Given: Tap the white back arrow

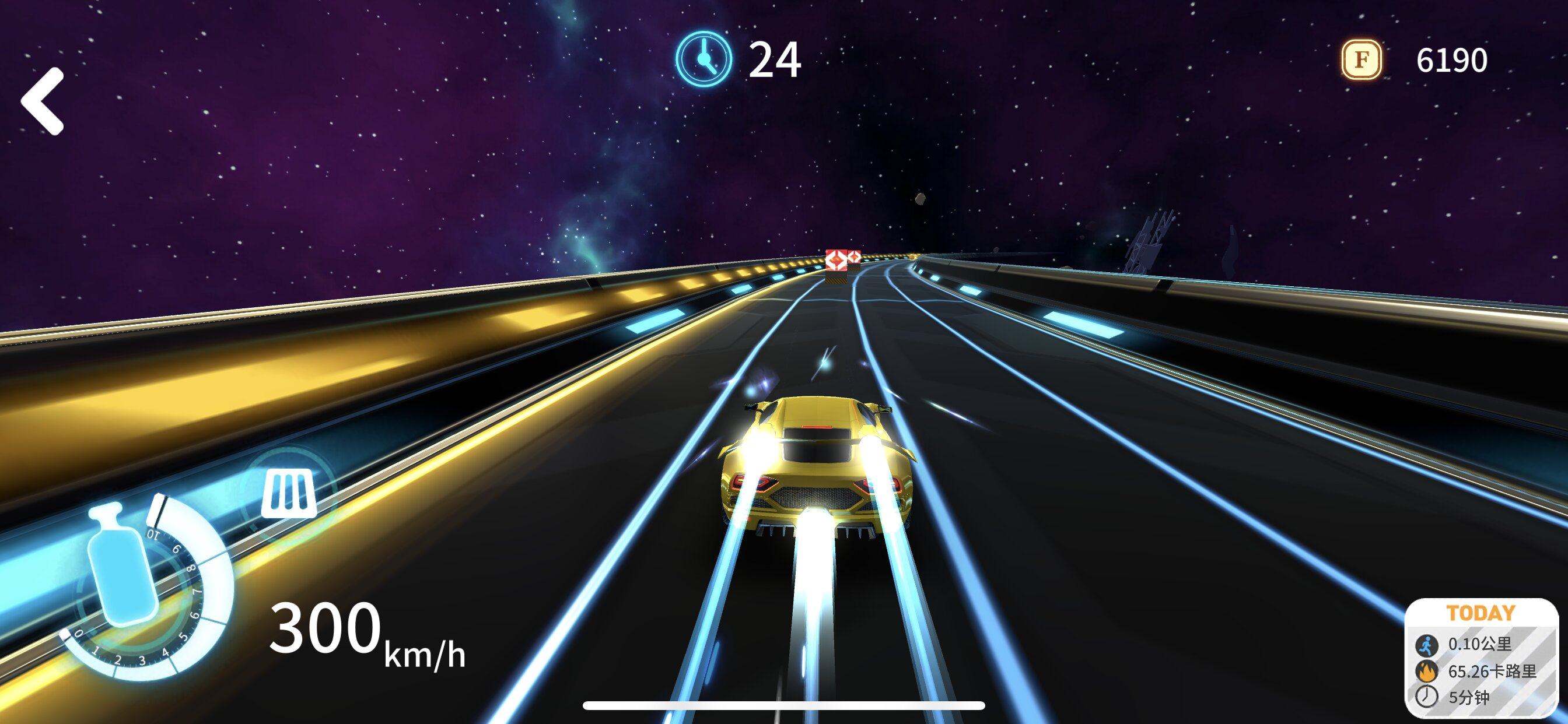Looking at the screenshot, I should point(43,100).
